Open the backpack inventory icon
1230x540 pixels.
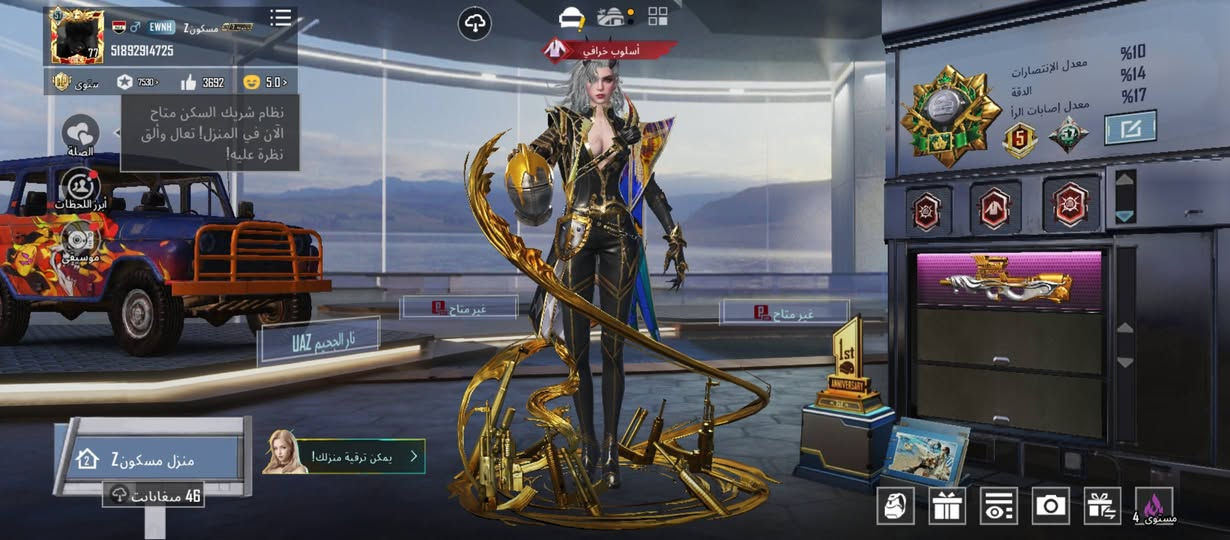tap(895, 506)
